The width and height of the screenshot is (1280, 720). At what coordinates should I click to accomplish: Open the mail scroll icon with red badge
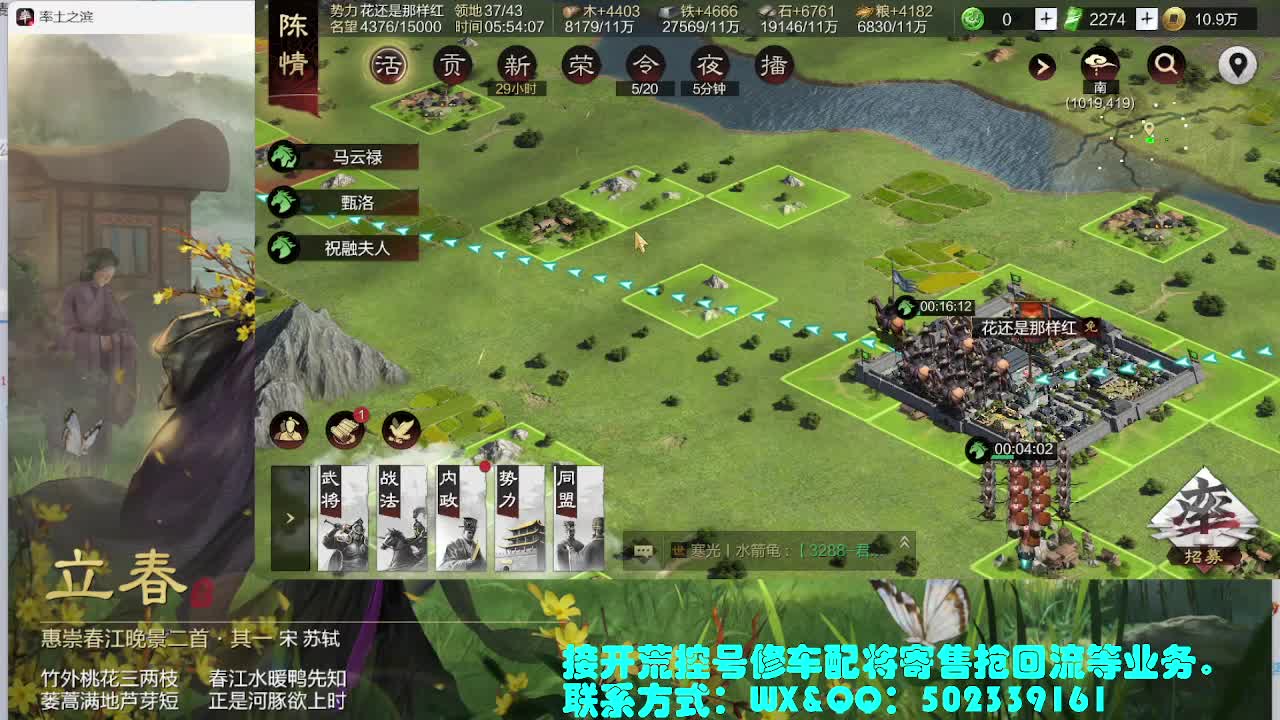[x=344, y=429]
